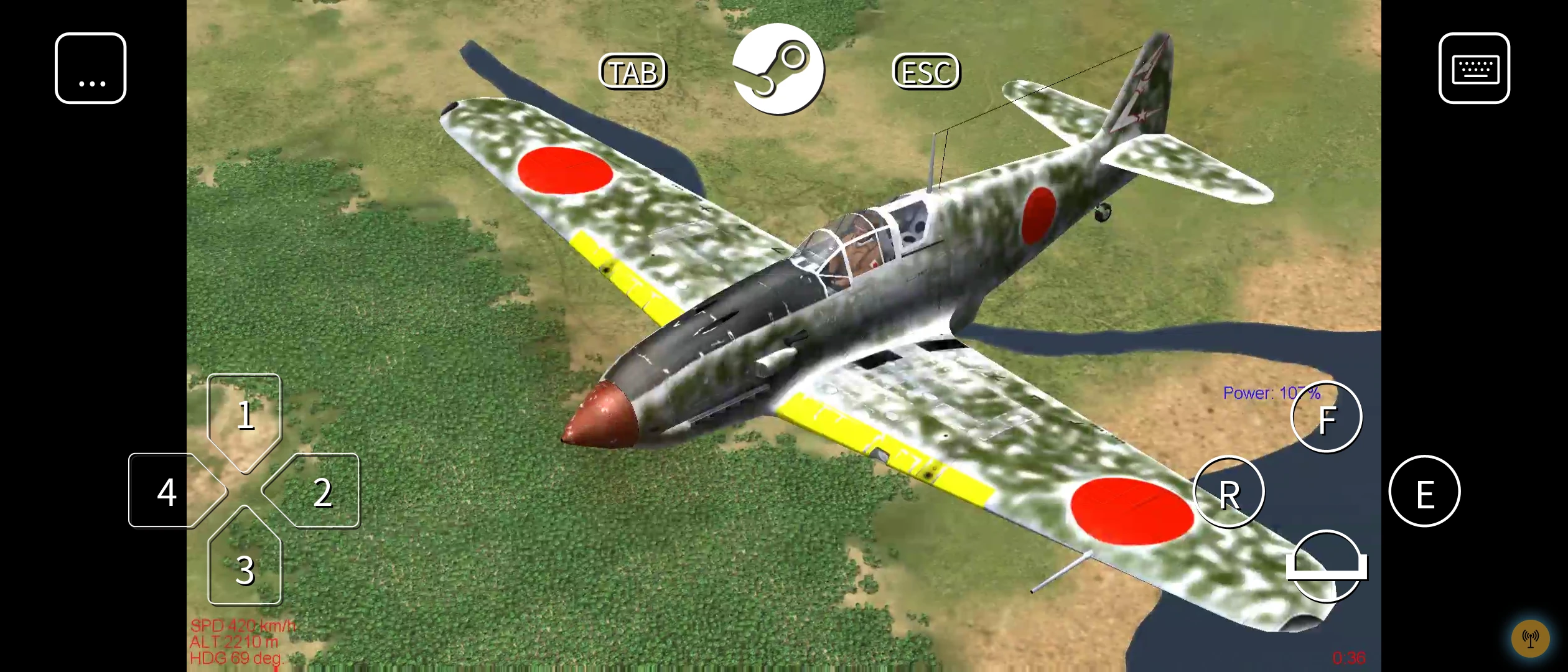Viewport: 1568px width, 672px height.
Task: Tap the TAB touch button
Action: tap(633, 72)
